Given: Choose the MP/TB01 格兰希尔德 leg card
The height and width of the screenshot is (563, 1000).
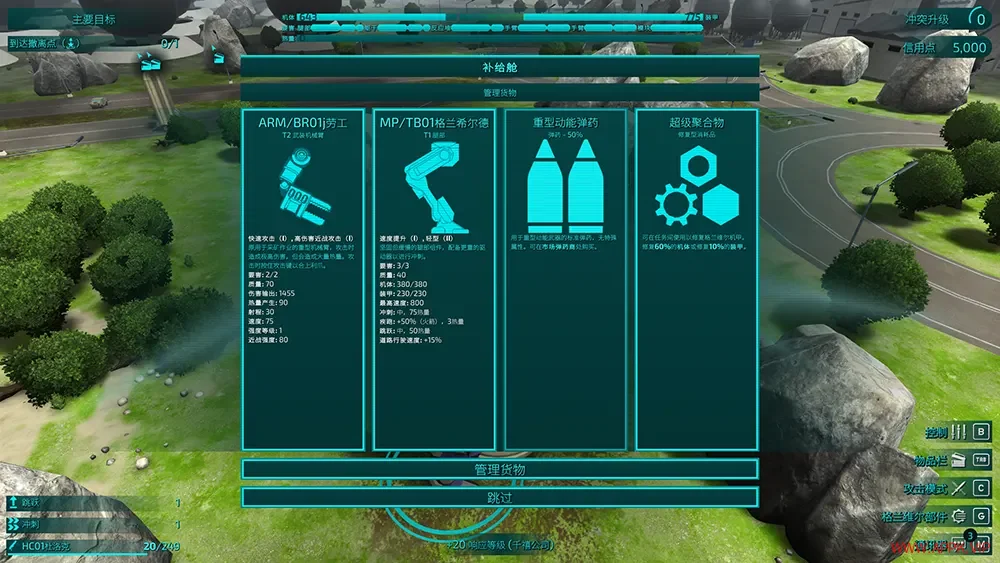Looking at the screenshot, I should pyautogui.click(x=433, y=280).
